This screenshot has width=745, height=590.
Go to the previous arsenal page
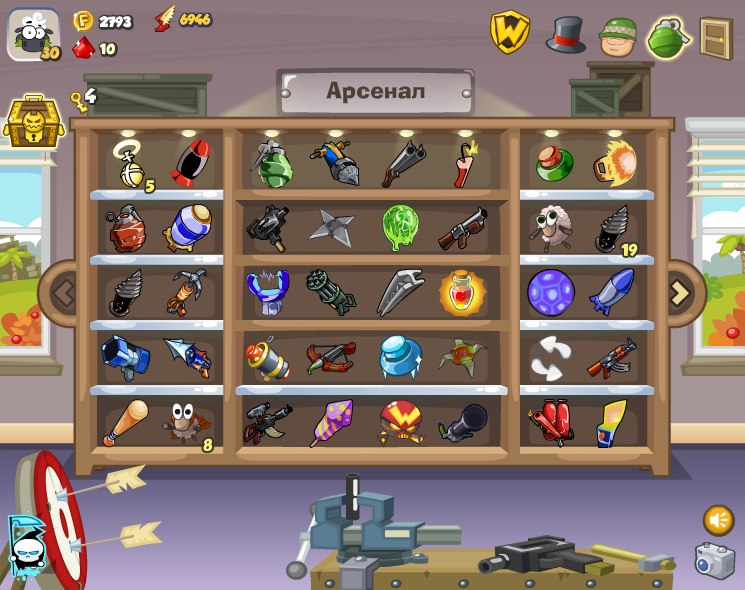64,293
